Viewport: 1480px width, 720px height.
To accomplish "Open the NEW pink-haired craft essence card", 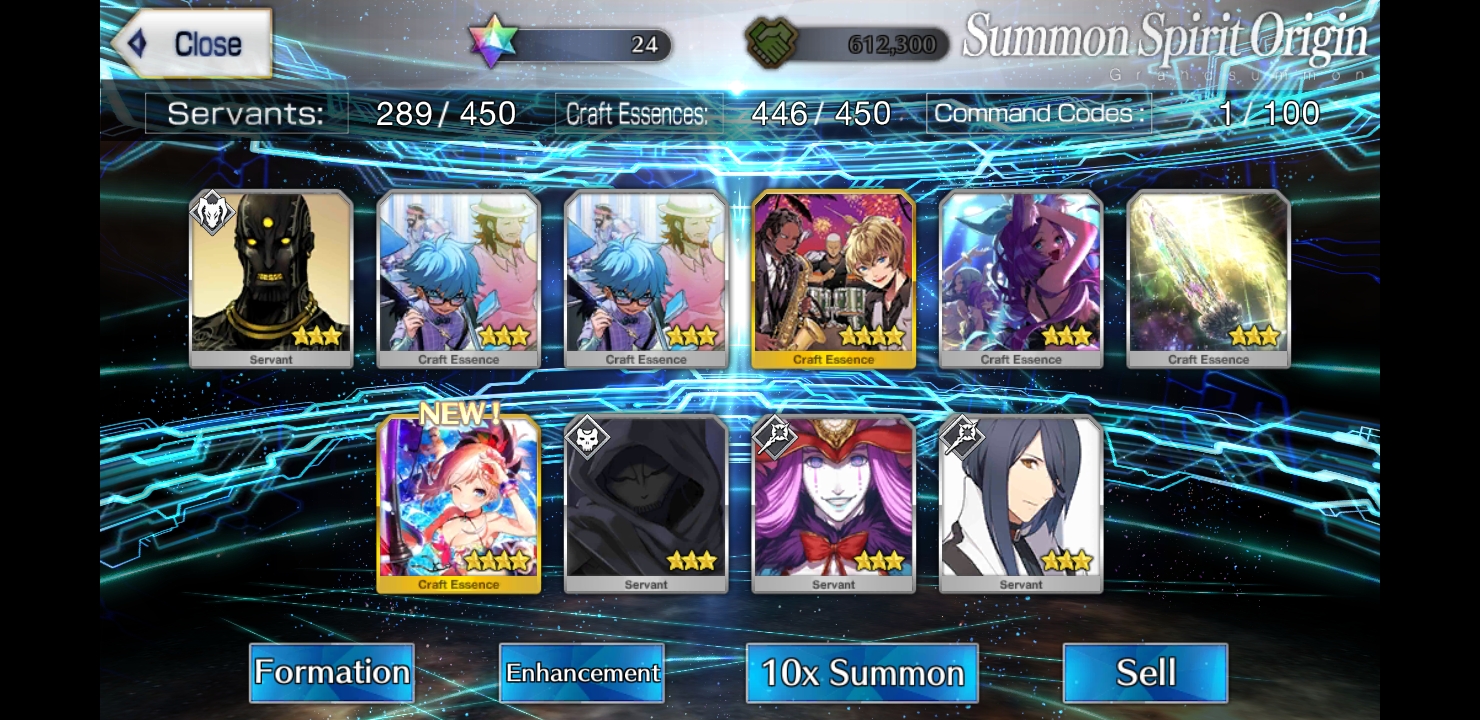I will click(459, 503).
